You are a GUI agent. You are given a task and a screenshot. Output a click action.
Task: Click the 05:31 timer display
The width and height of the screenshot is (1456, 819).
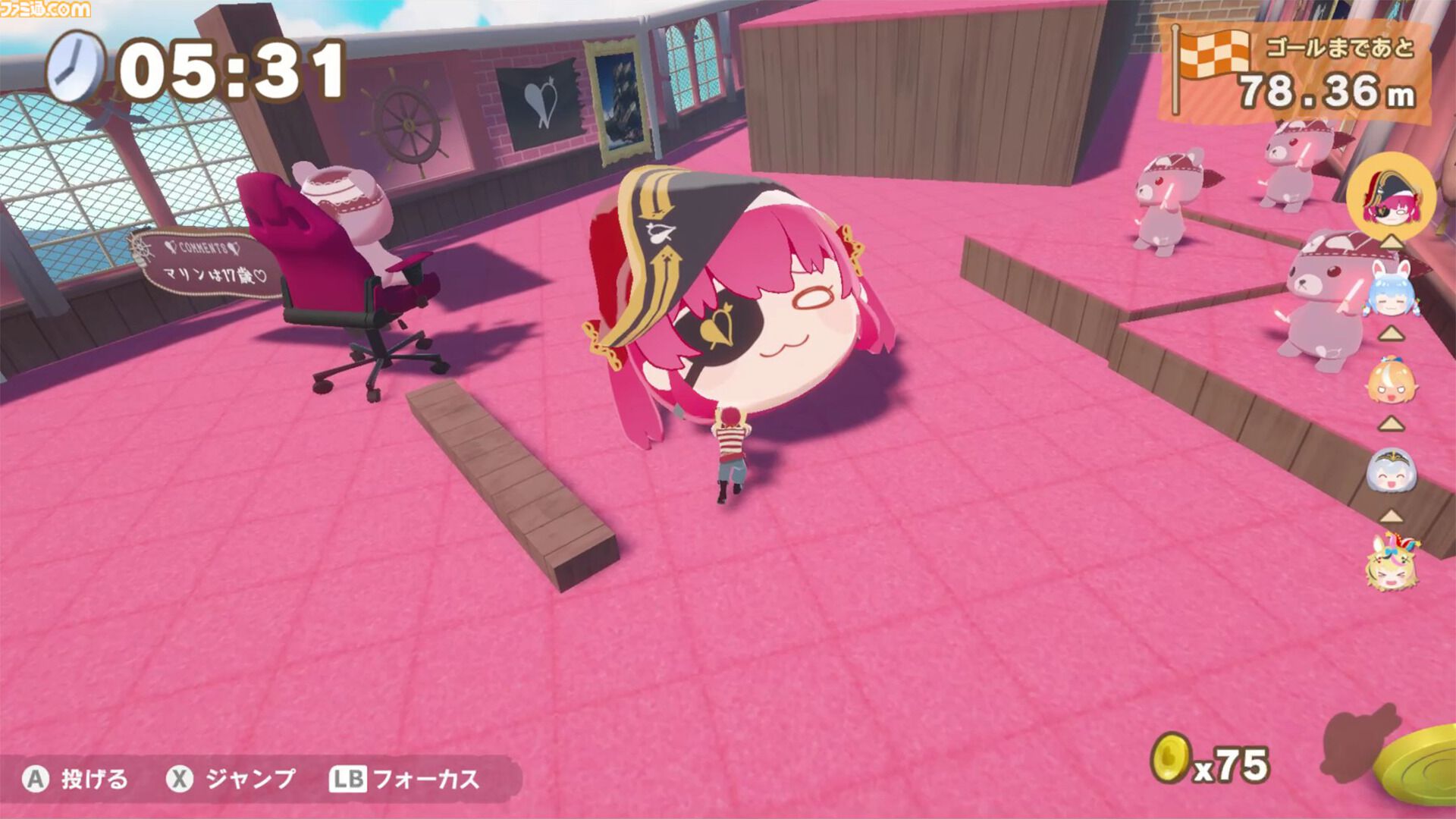click(227, 70)
